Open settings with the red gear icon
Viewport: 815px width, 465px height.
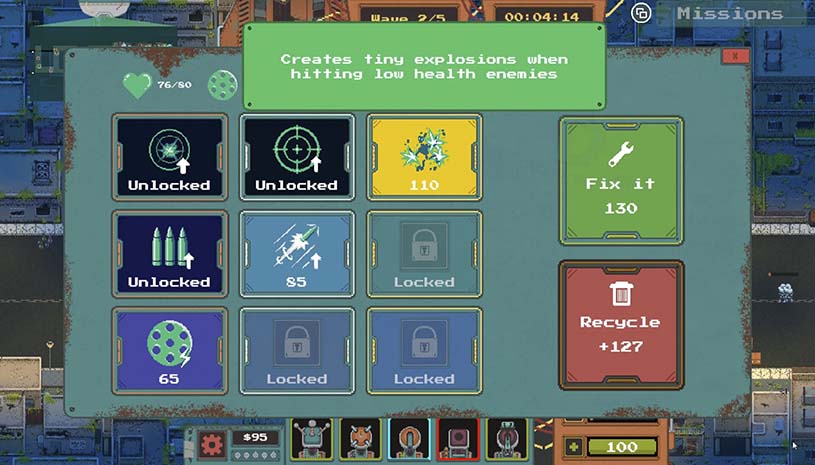tap(211, 443)
